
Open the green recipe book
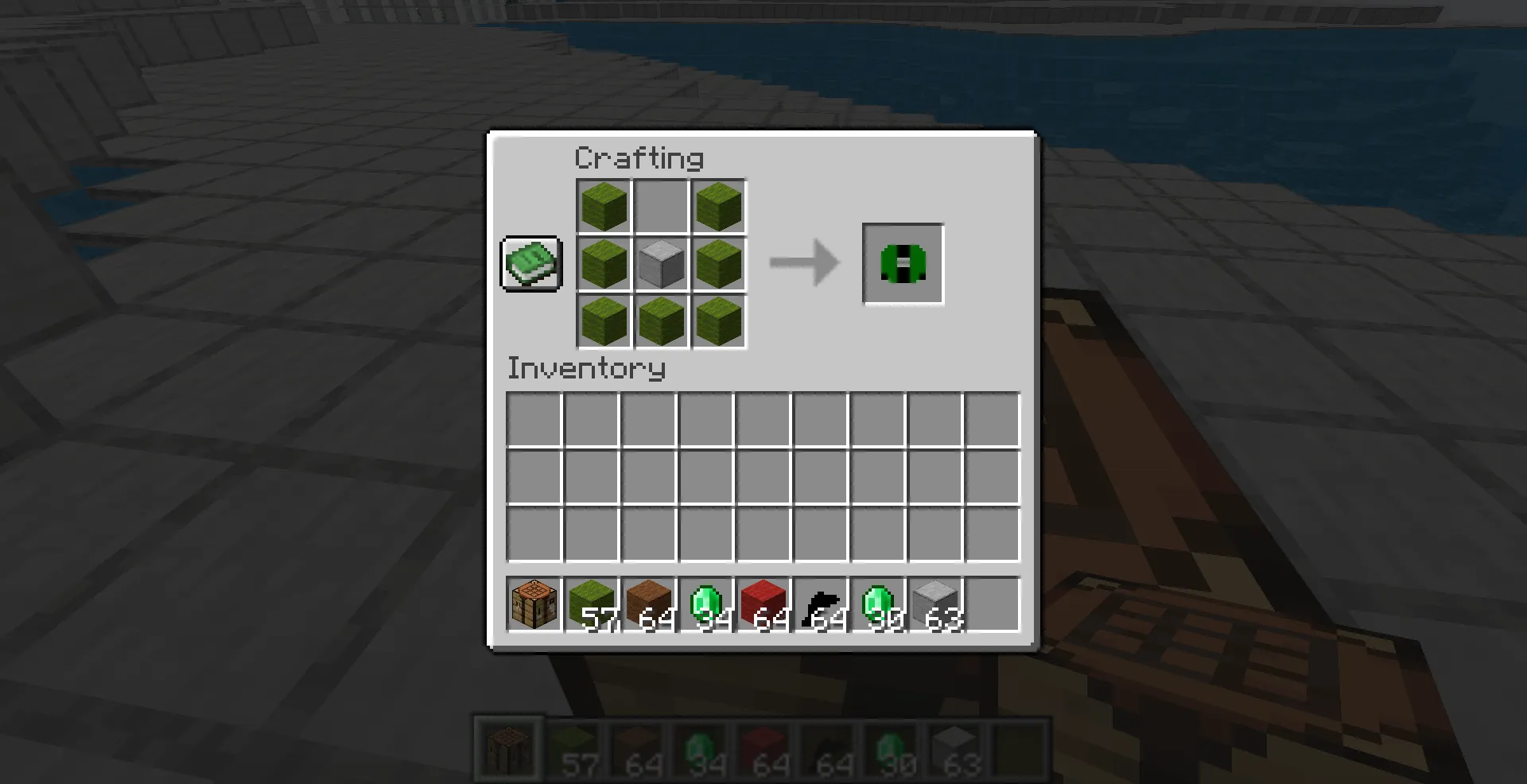point(530,263)
